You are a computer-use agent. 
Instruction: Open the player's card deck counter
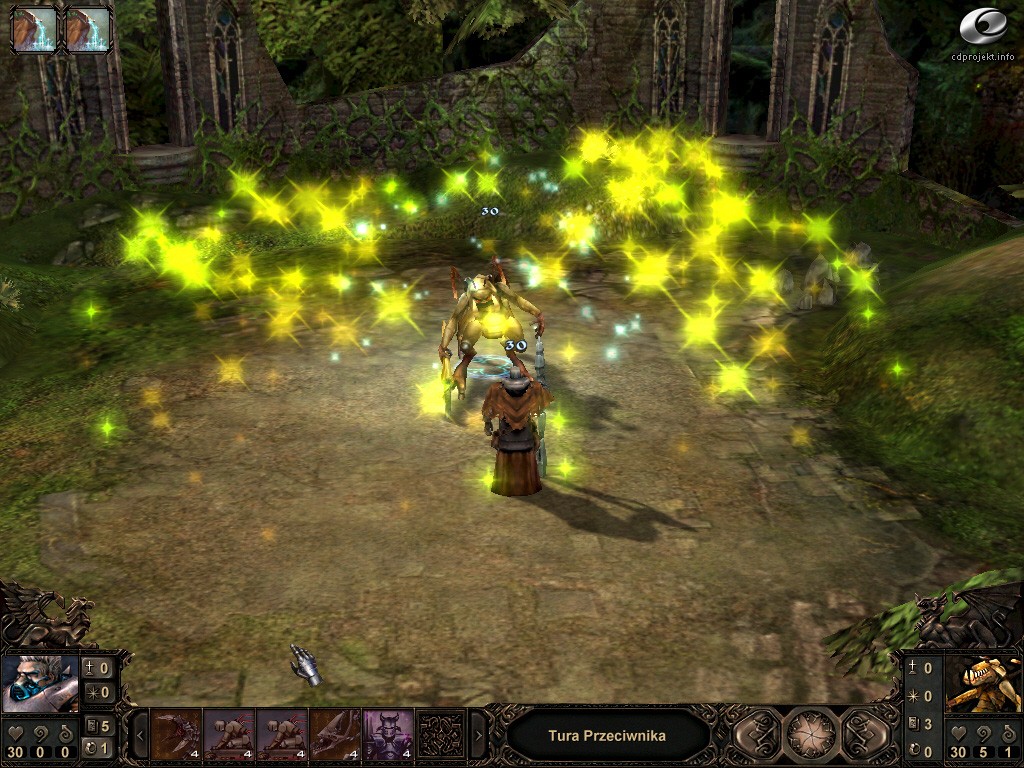click(100, 726)
